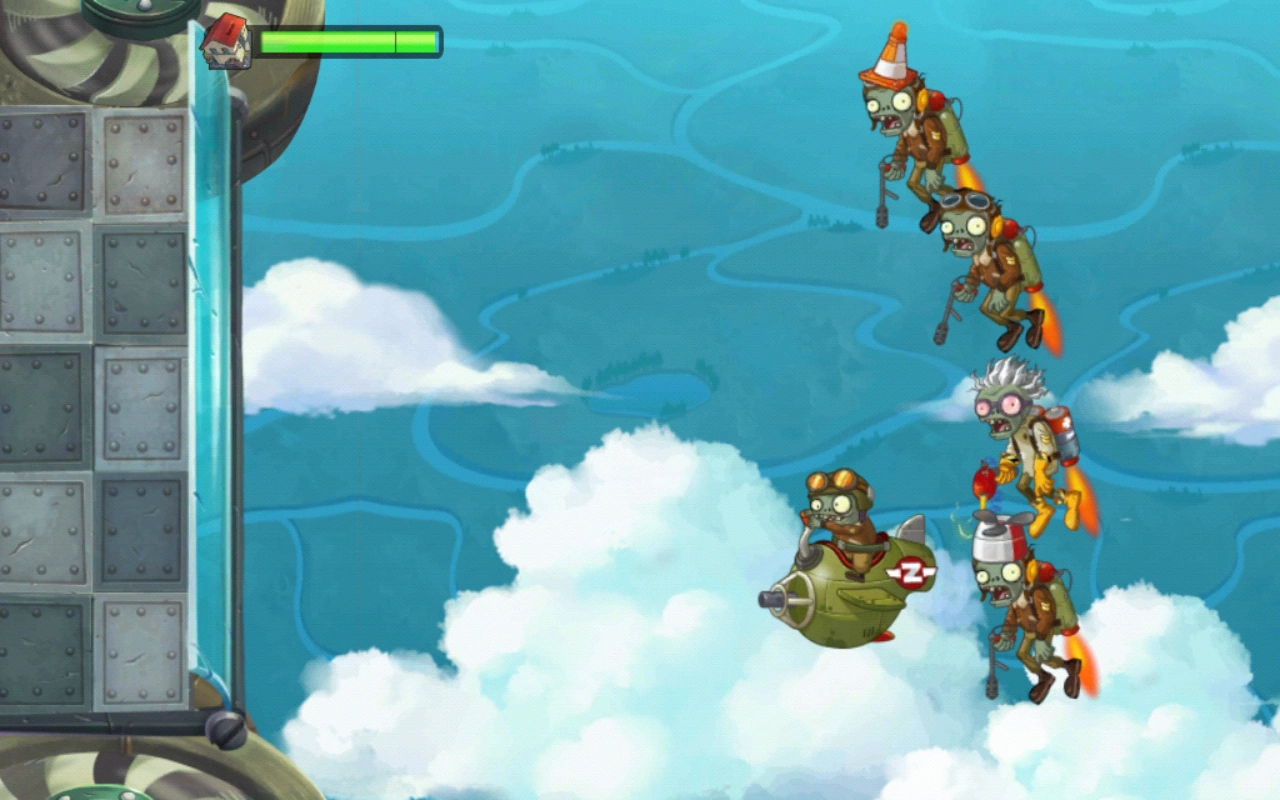Click the red-roofed house icon
The image size is (1280, 800).
pos(228,39)
